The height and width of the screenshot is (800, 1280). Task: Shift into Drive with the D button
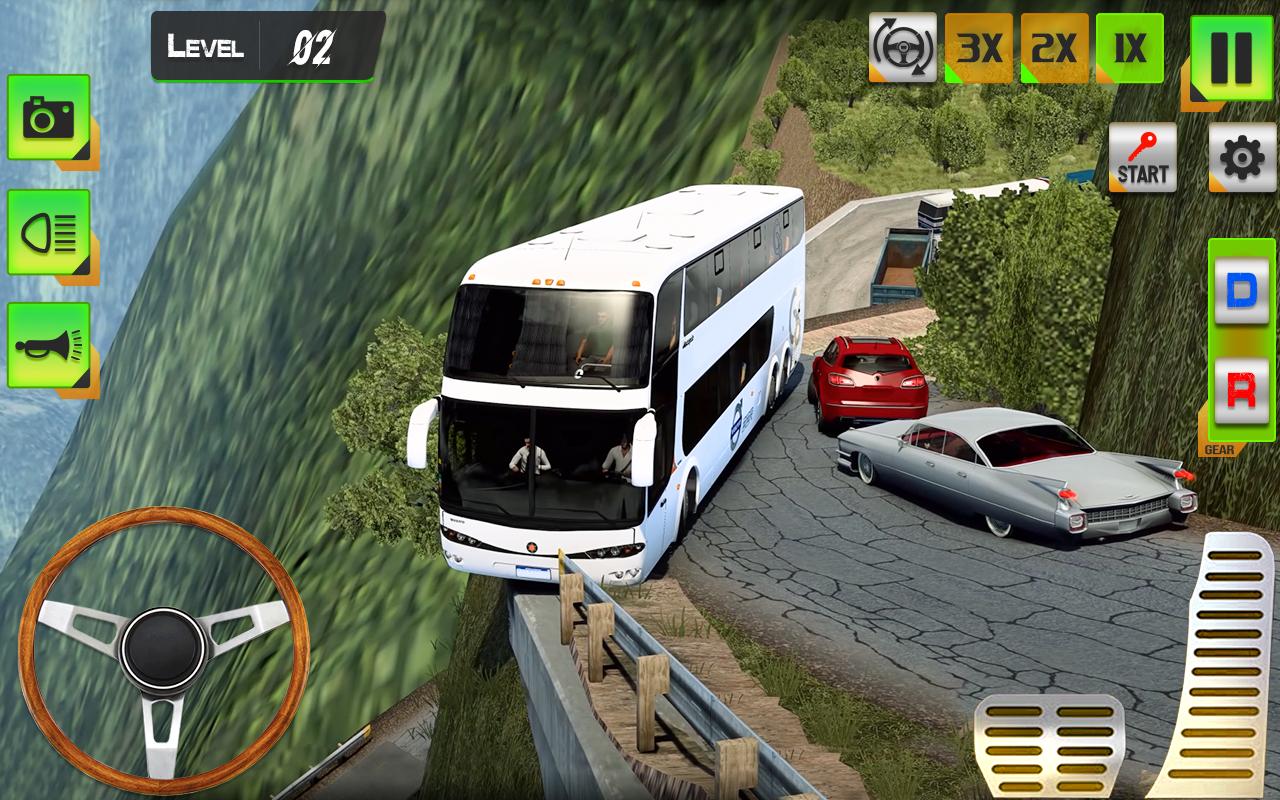point(1241,292)
